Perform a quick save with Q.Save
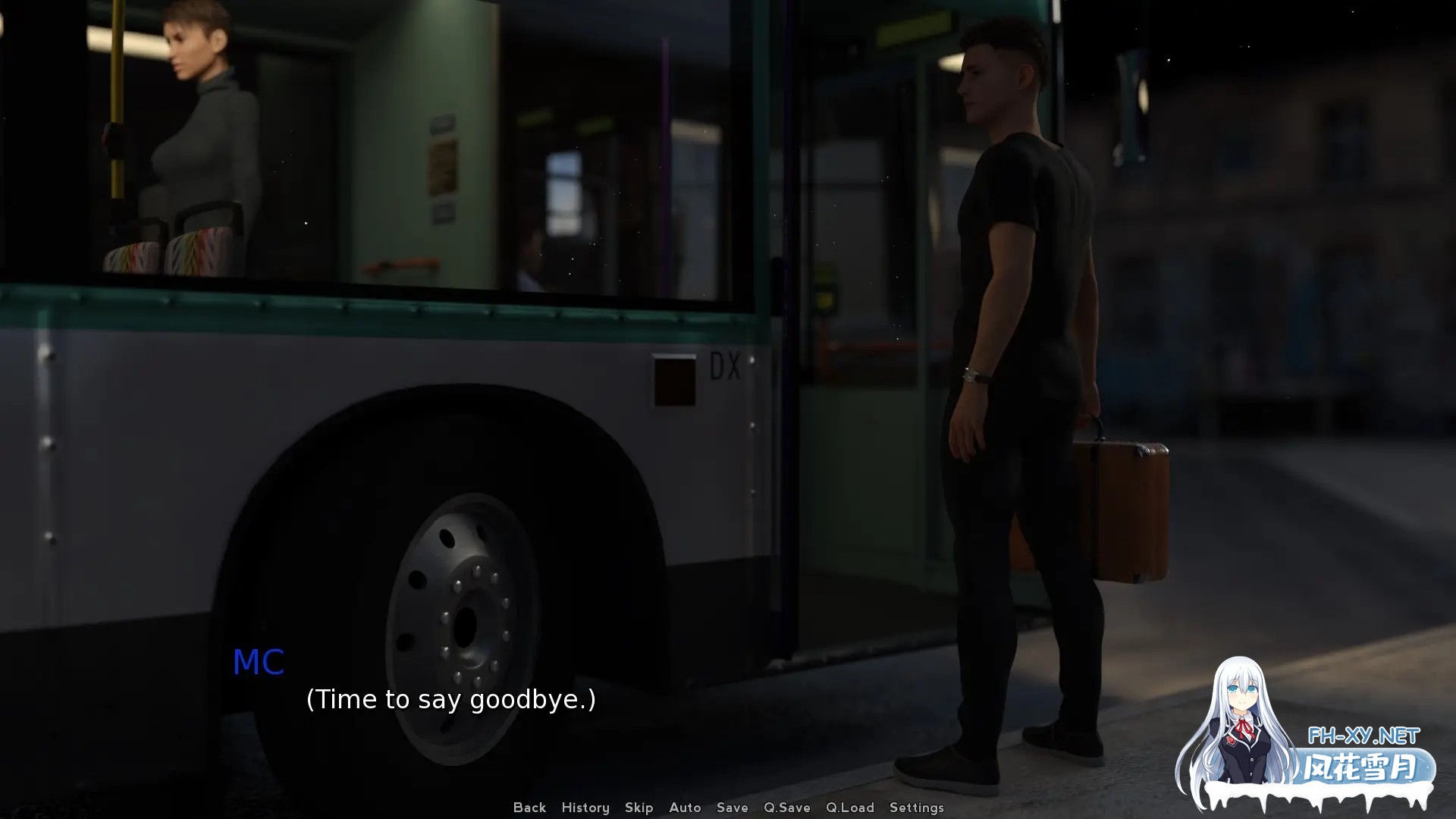The image size is (1456, 819). click(787, 808)
